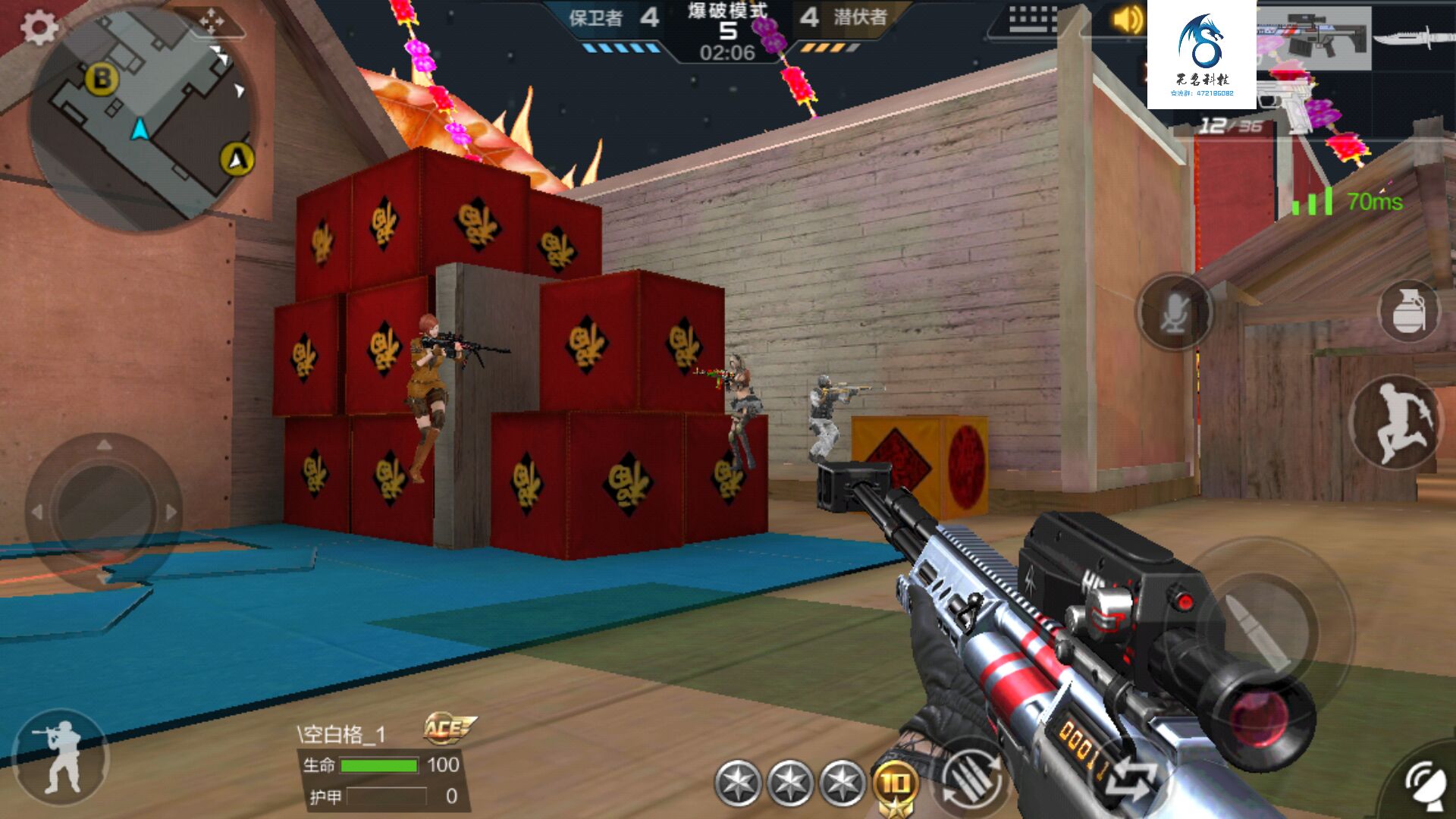Reload with the ammo reload button
Viewport: 1456px width, 819px height.
click(972, 780)
